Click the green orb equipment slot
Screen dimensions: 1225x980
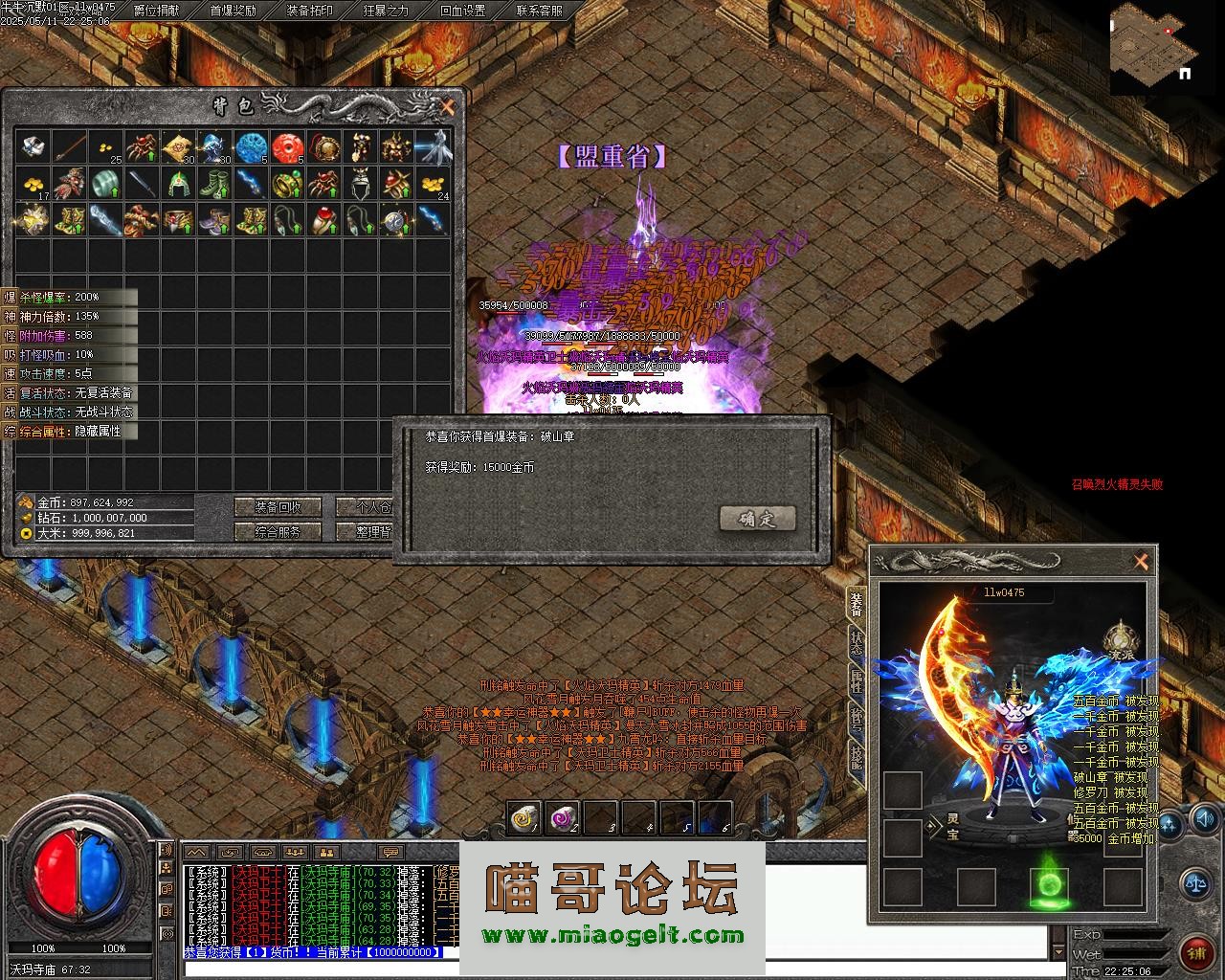(x=1050, y=887)
